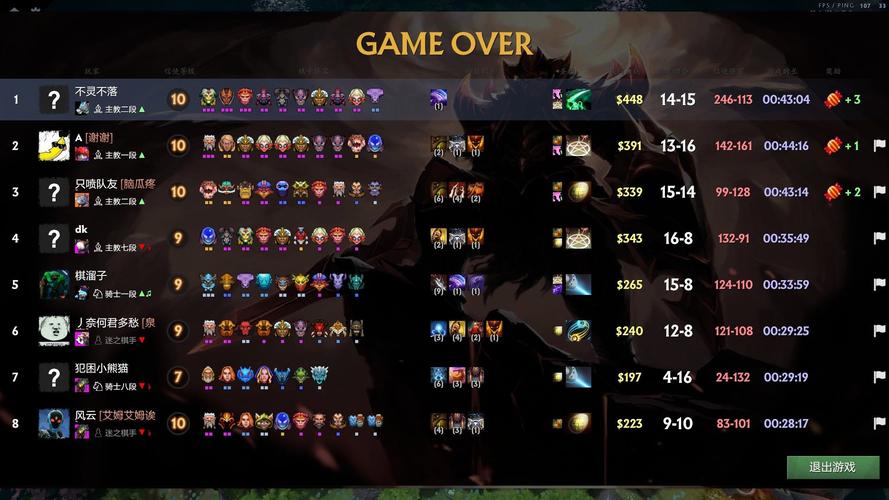Click the candy icon next to +2
The image size is (889, 500).
point(832,192)
